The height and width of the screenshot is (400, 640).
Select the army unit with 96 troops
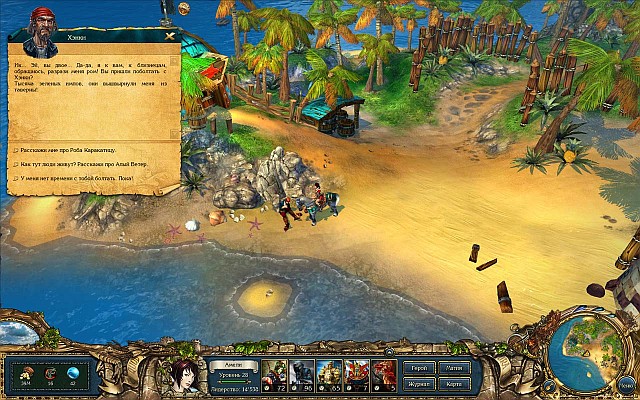click(303, 375)
